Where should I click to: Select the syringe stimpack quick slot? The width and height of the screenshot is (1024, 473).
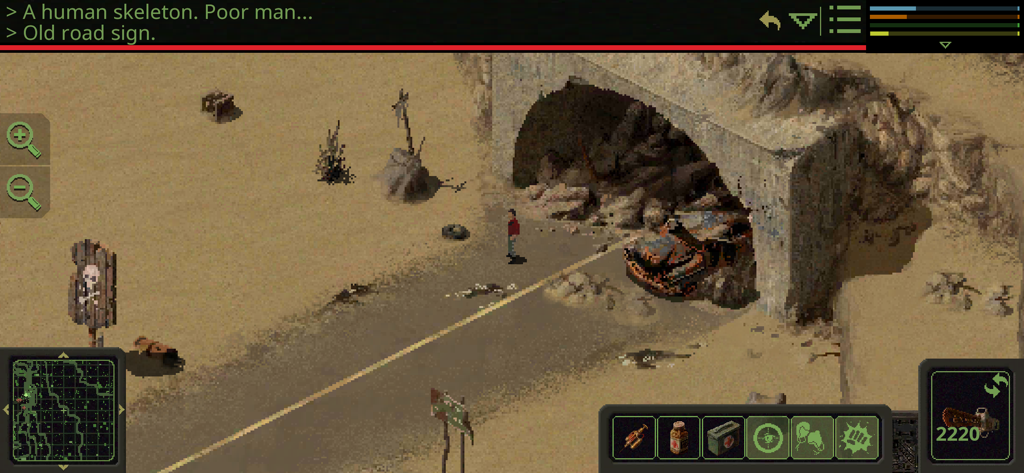pyautogui.click(x=634, y=438)
